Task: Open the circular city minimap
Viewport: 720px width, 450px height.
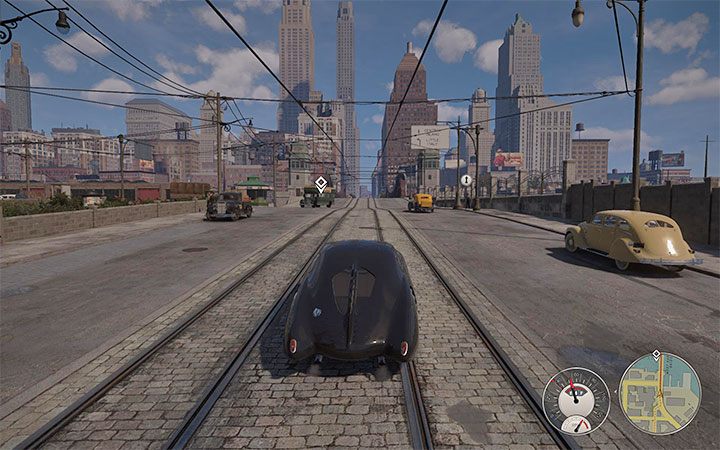Action: (x=660, y=393)
